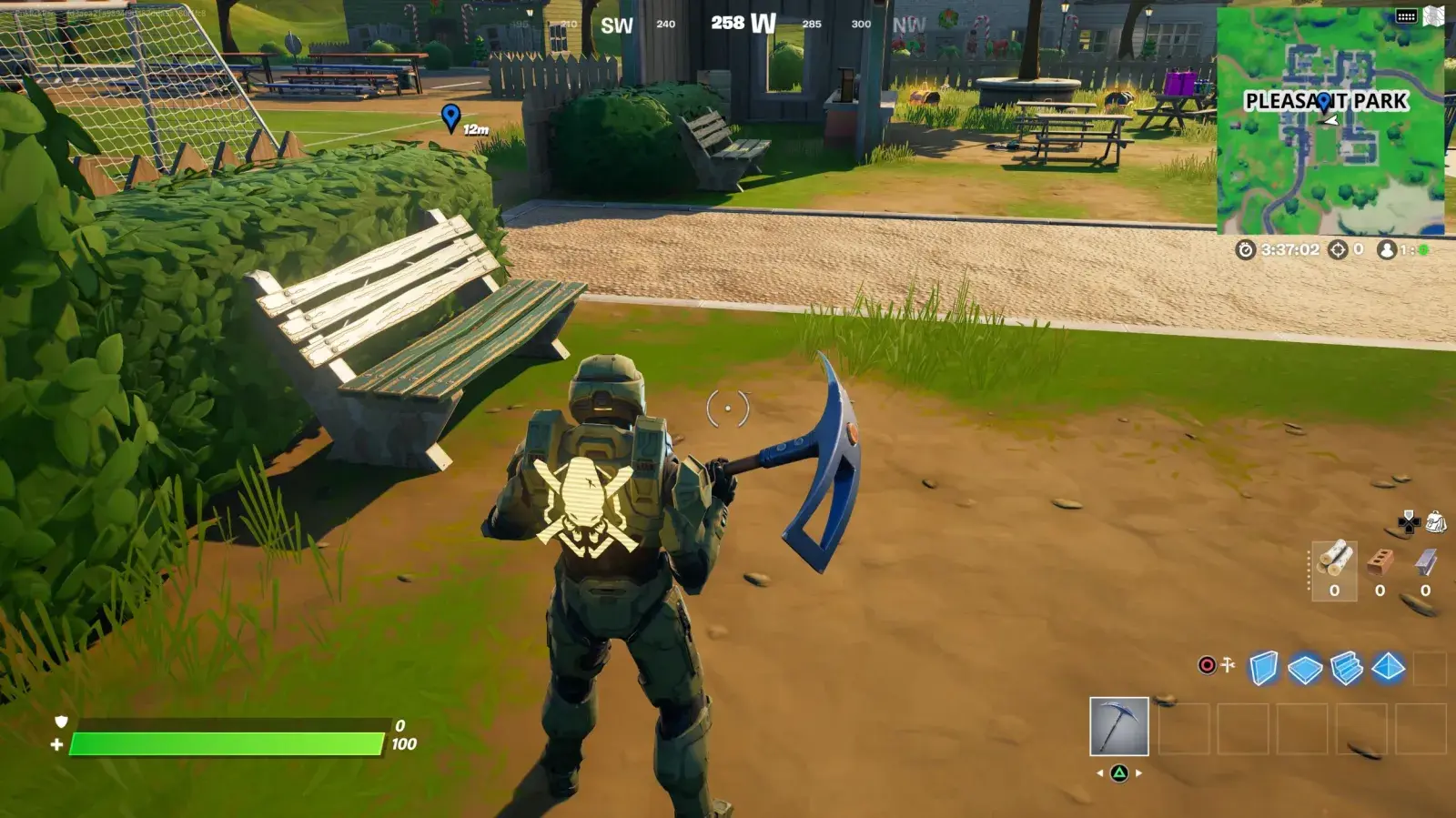Click the match timer stopwatch icon

click(x=1246, y=249)
